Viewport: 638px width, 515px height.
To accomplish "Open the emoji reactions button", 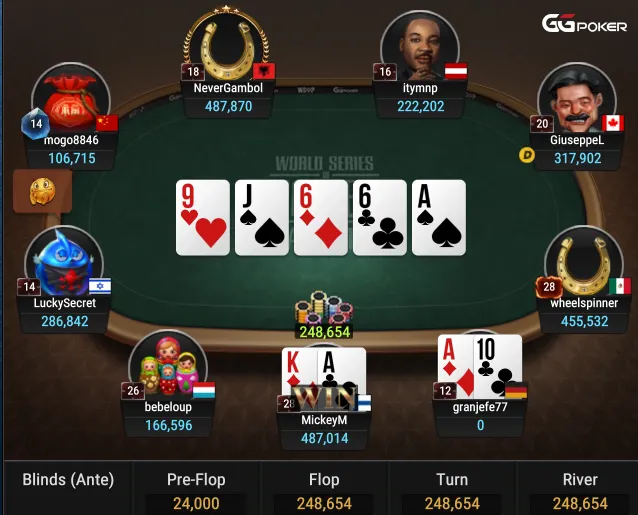I will coord(41,191).
